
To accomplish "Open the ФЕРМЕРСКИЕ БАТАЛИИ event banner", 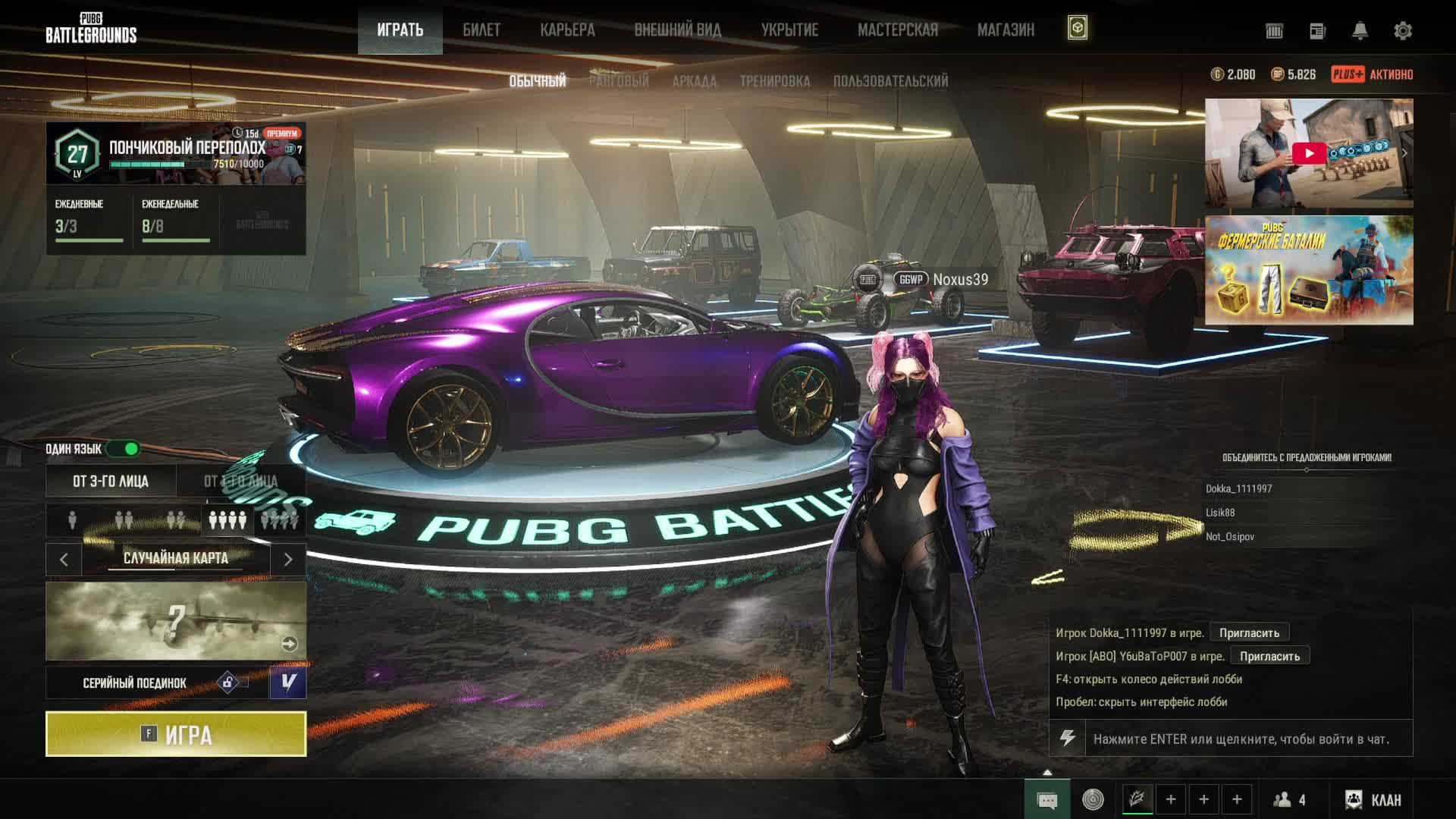I will [x=1309, y=270].
